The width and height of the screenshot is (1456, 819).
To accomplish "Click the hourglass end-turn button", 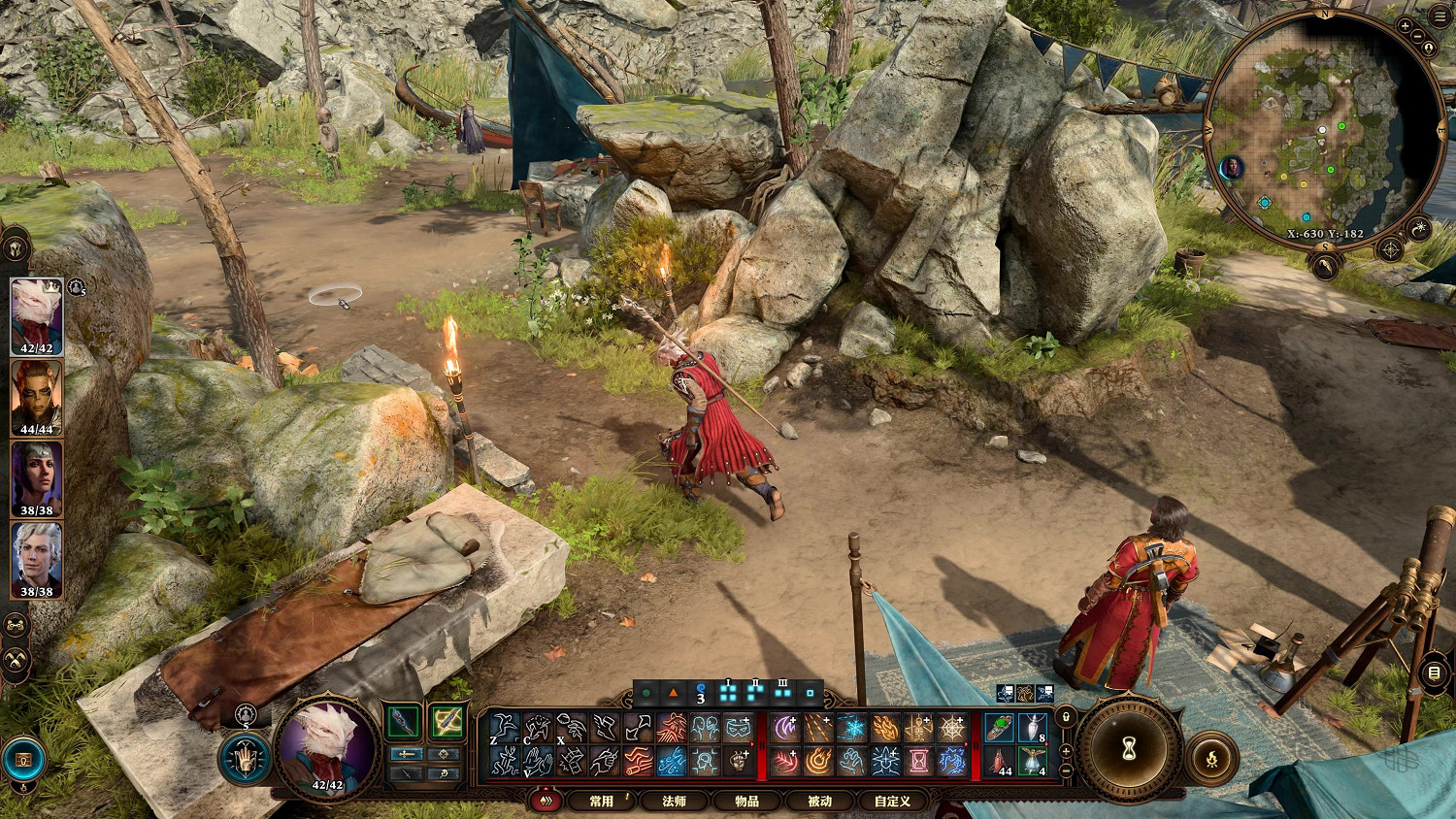I will (1129, 749).
